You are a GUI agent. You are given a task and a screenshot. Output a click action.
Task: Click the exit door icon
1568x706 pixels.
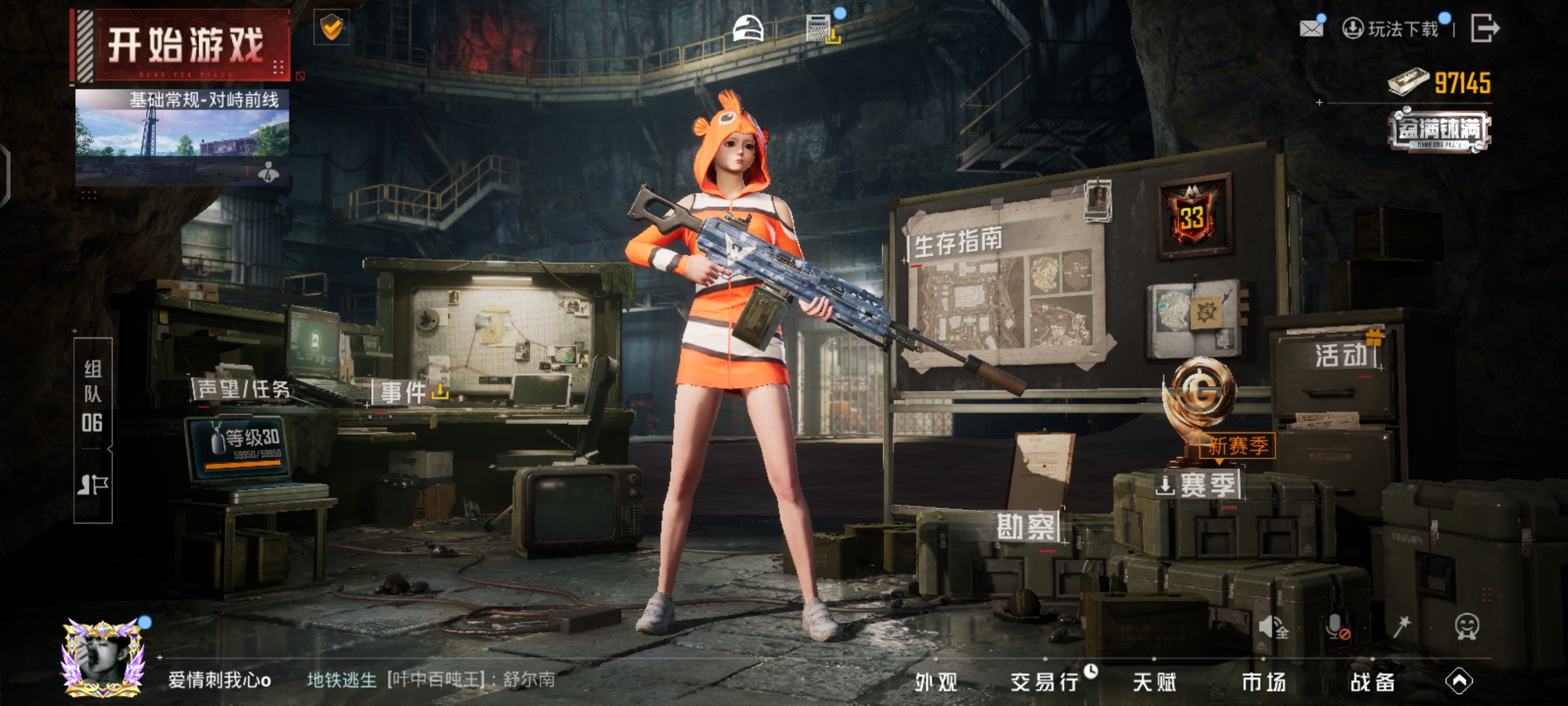(x=1484, y=28)
